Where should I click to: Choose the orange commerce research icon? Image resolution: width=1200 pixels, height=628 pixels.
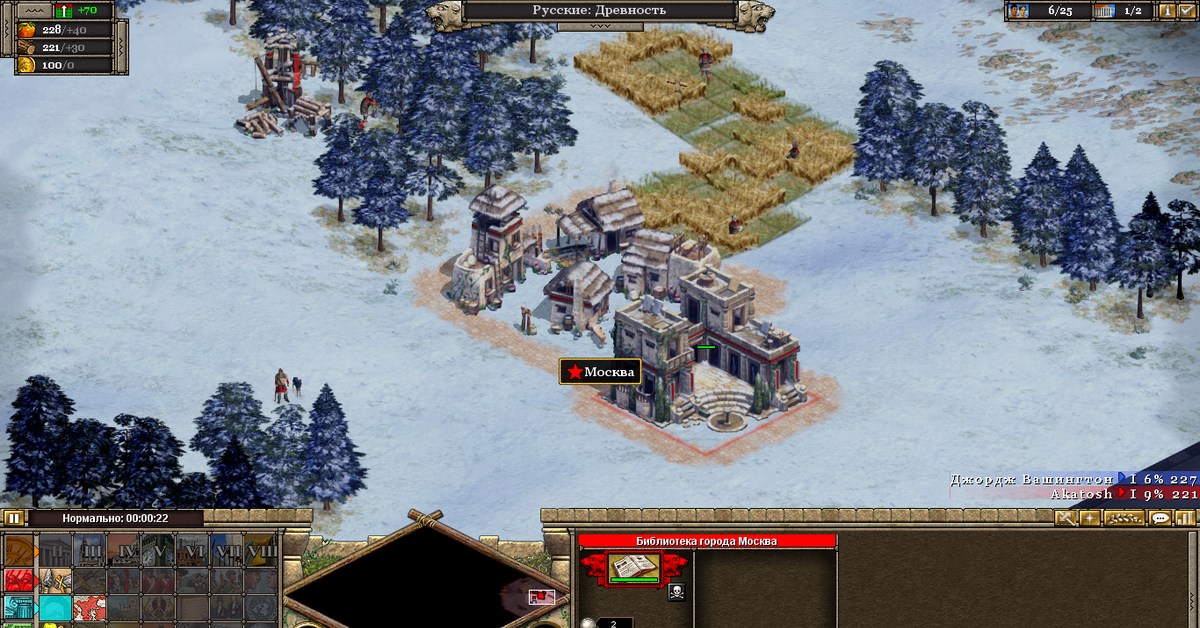click(19, 551)
